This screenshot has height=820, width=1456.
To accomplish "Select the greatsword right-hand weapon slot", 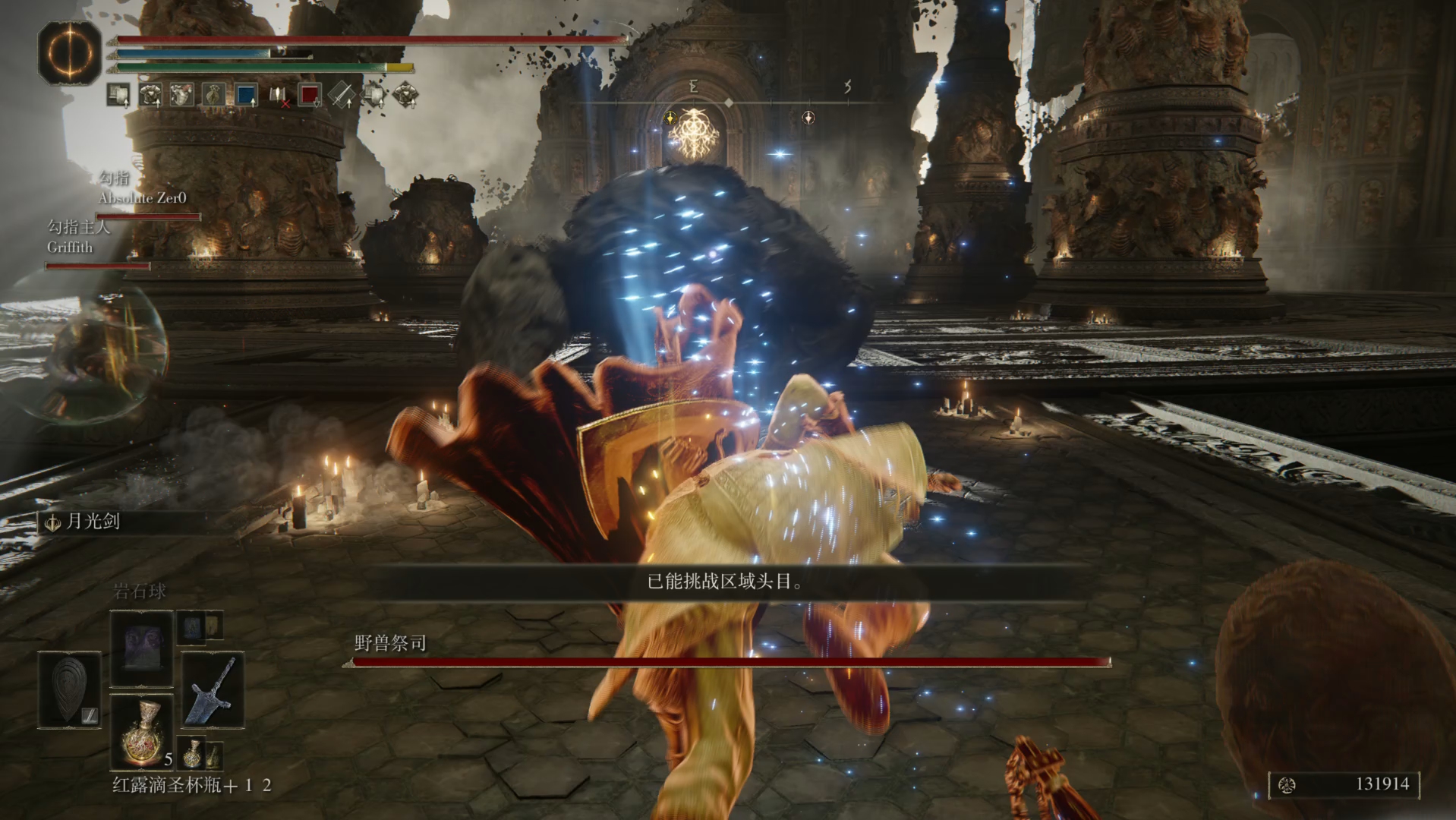I will tap(213, 689).
